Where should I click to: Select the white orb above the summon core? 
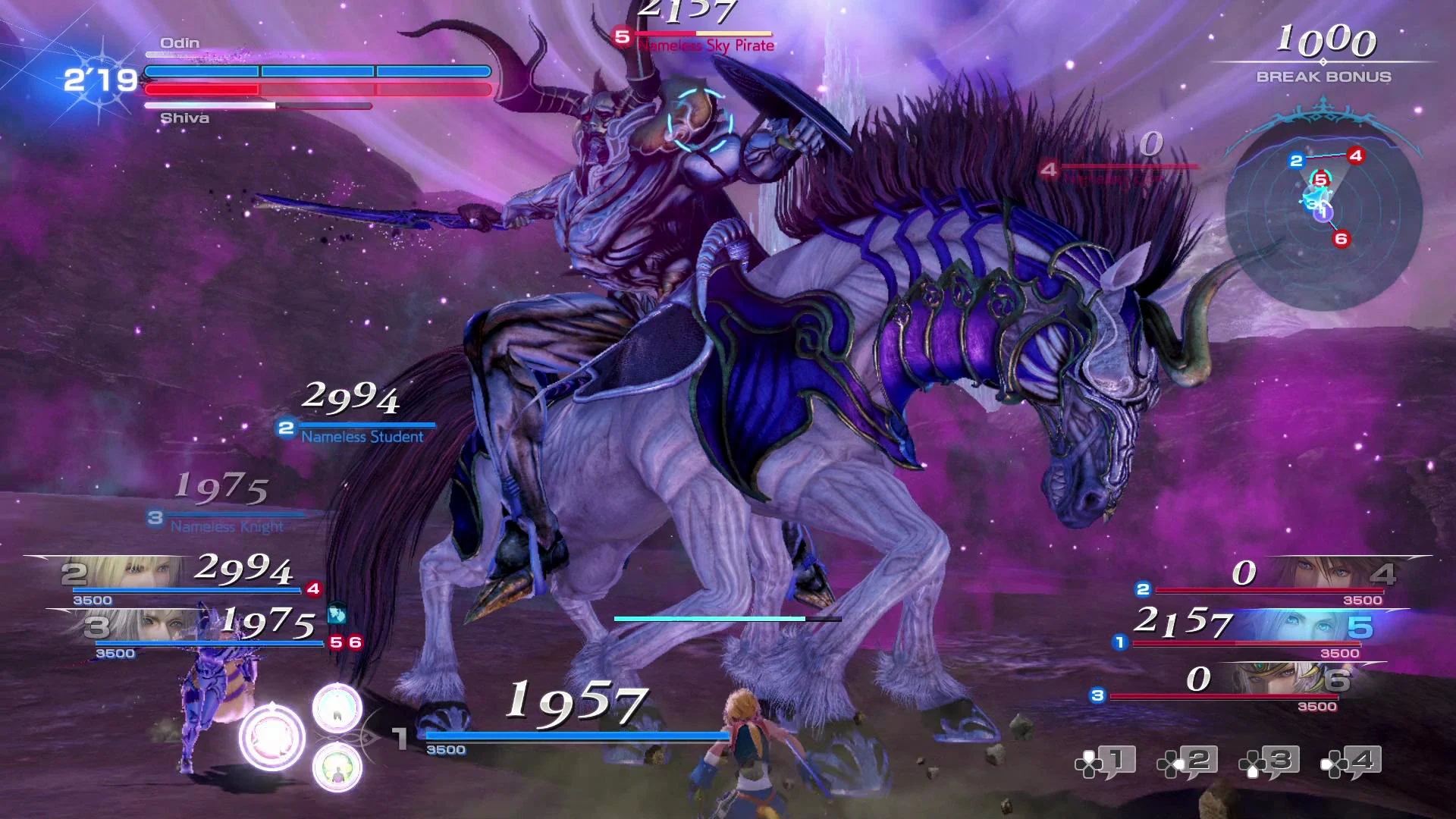point(337,708)
